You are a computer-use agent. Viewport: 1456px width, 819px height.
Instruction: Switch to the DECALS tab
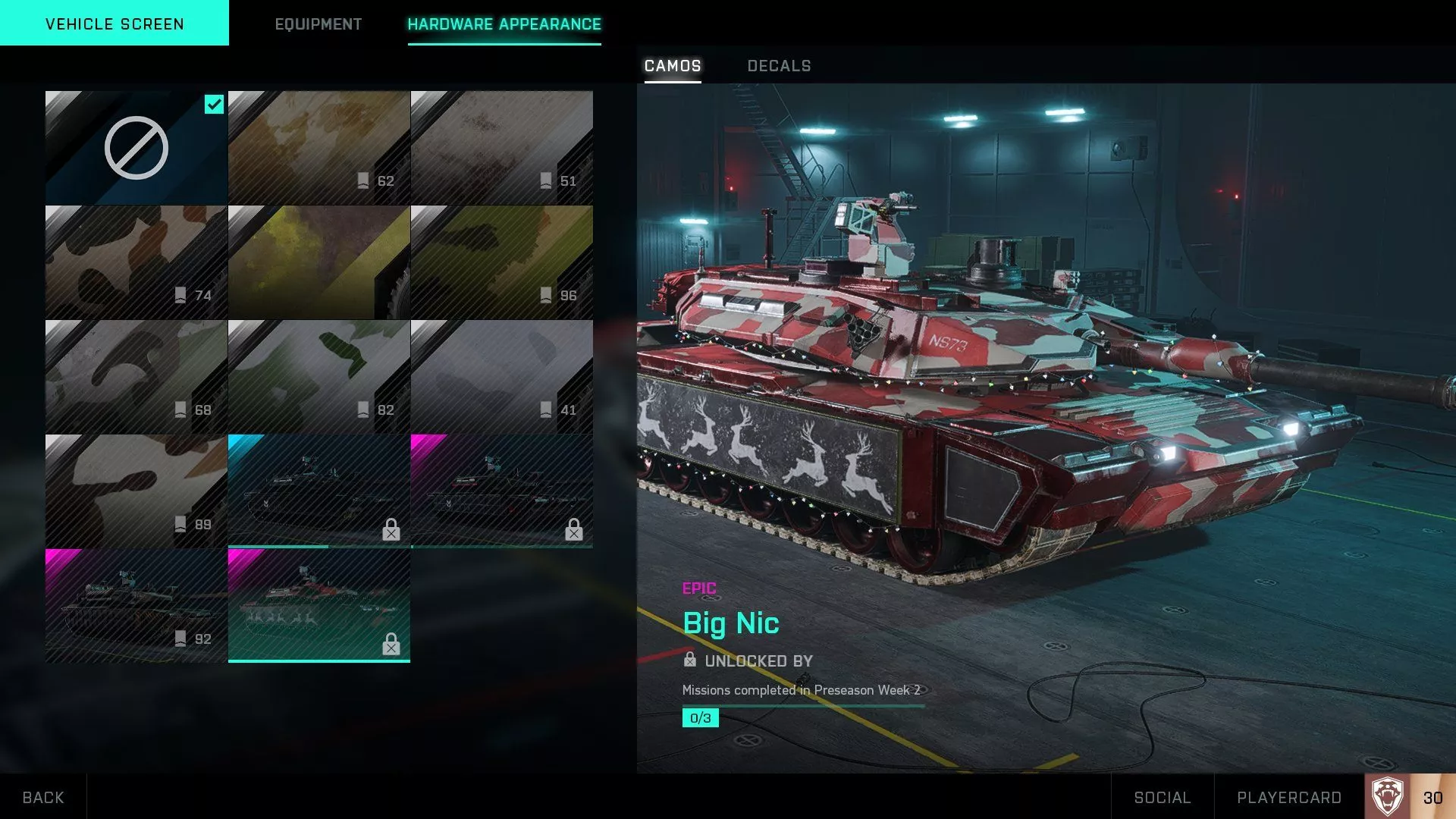coord(778,66)
